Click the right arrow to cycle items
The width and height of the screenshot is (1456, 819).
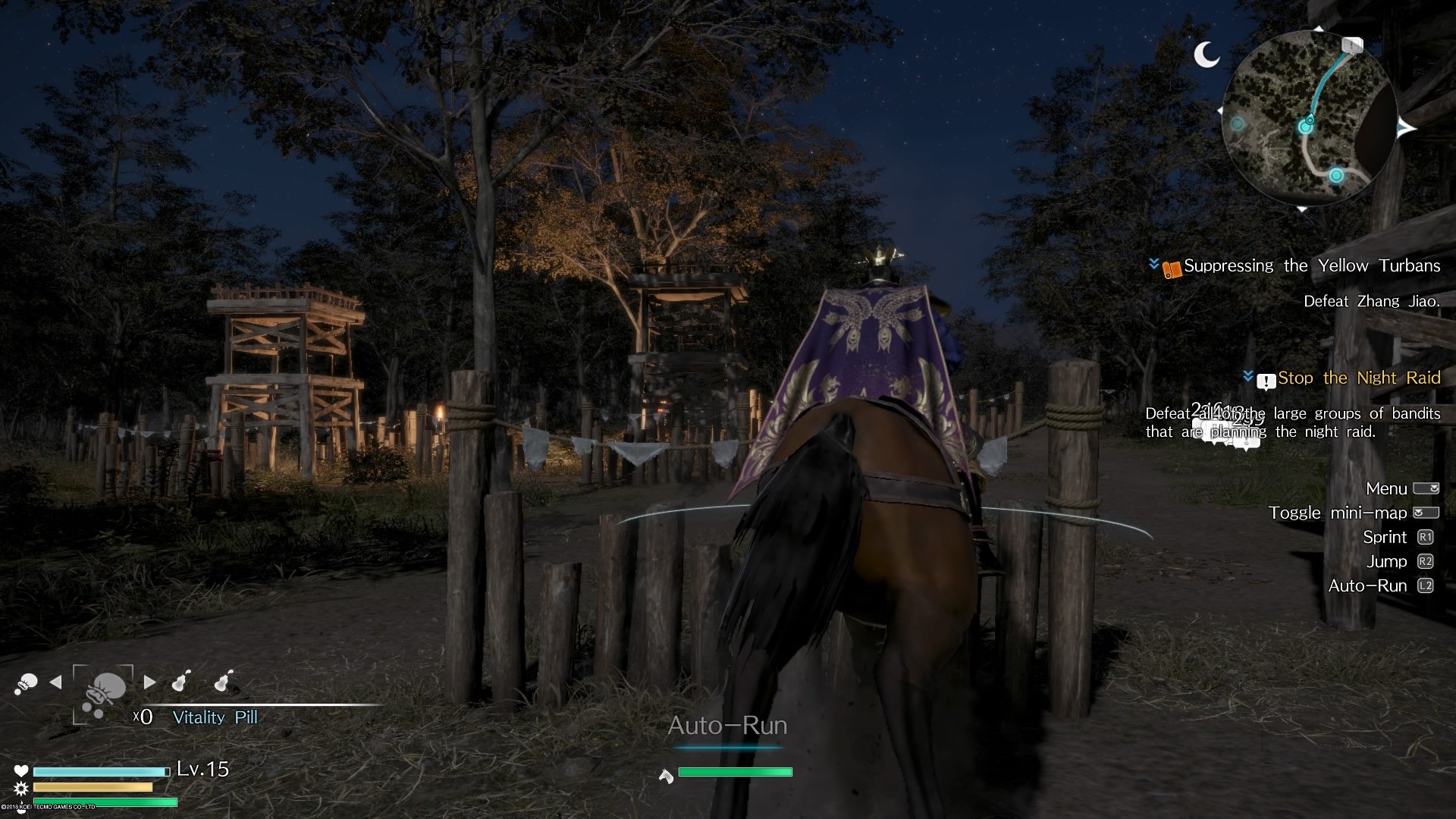149,681
